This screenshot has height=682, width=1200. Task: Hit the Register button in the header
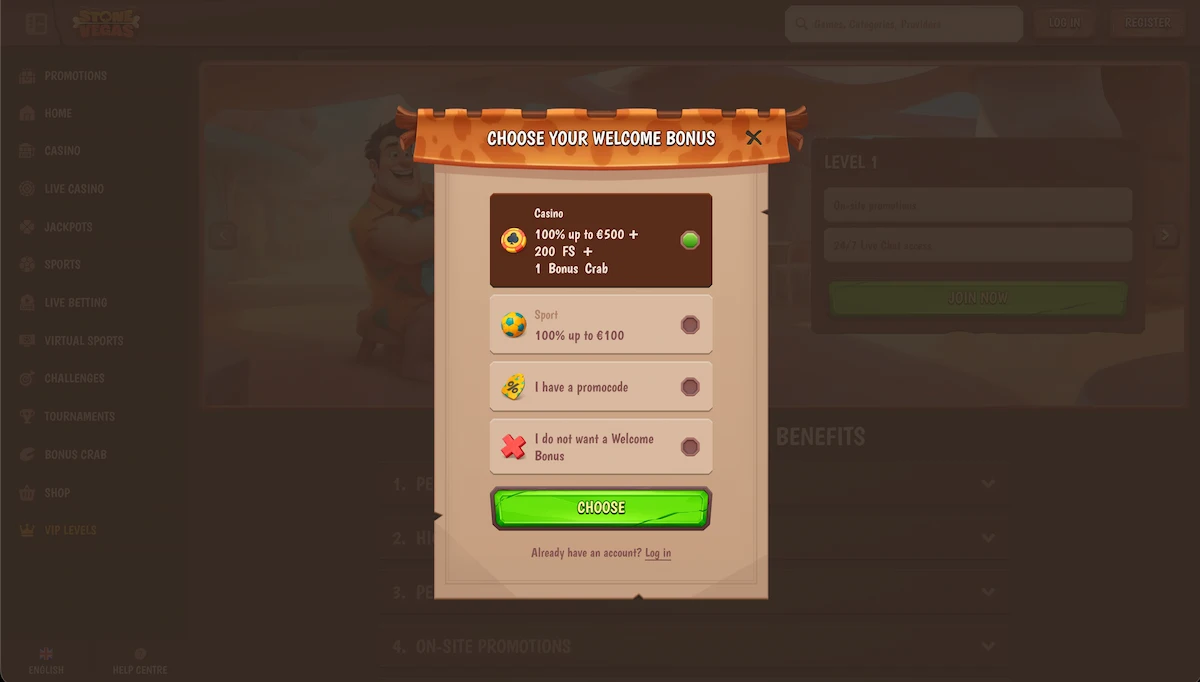click(x=1147, y=23)
